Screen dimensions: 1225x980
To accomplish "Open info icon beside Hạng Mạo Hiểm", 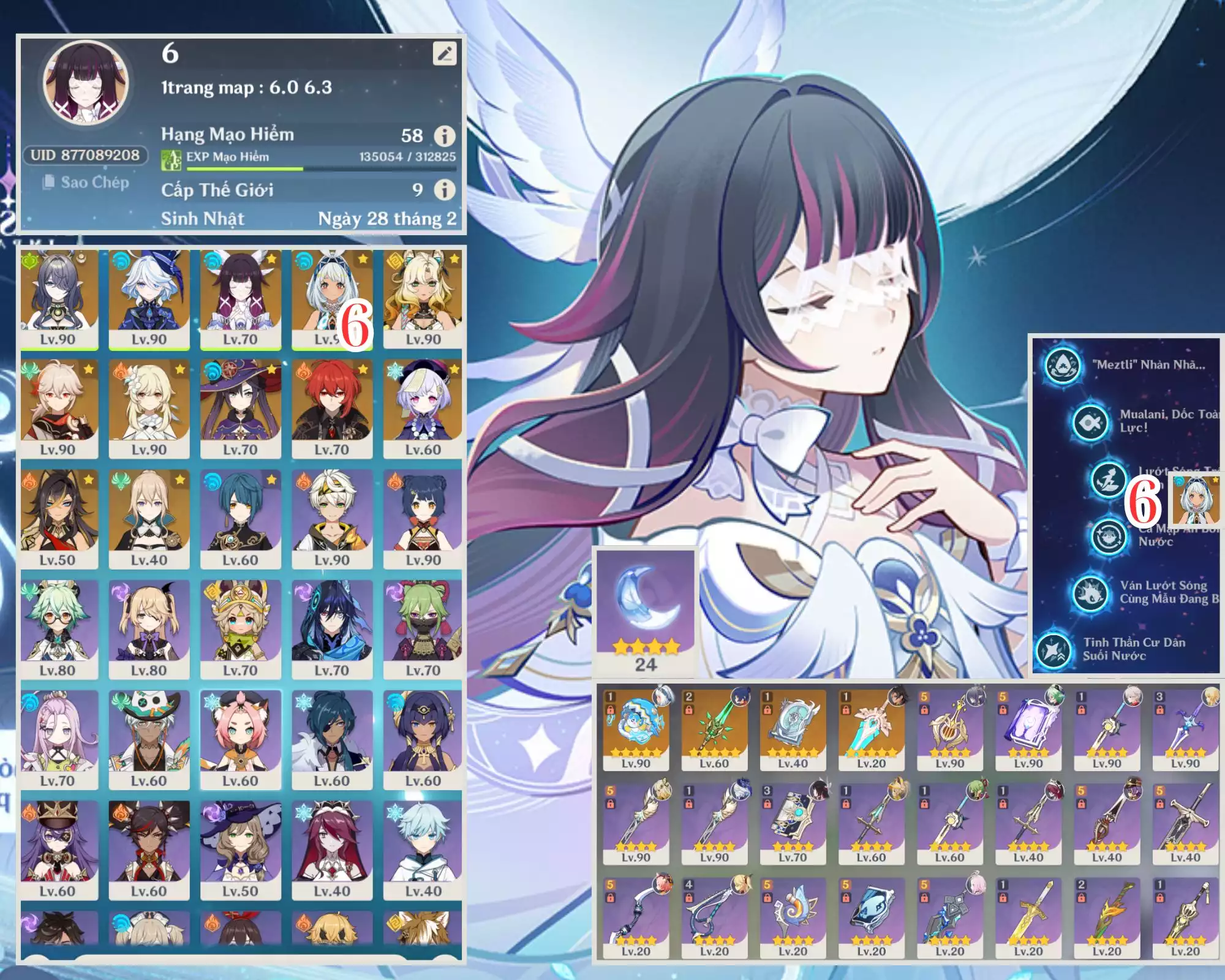I will (445, 135).
